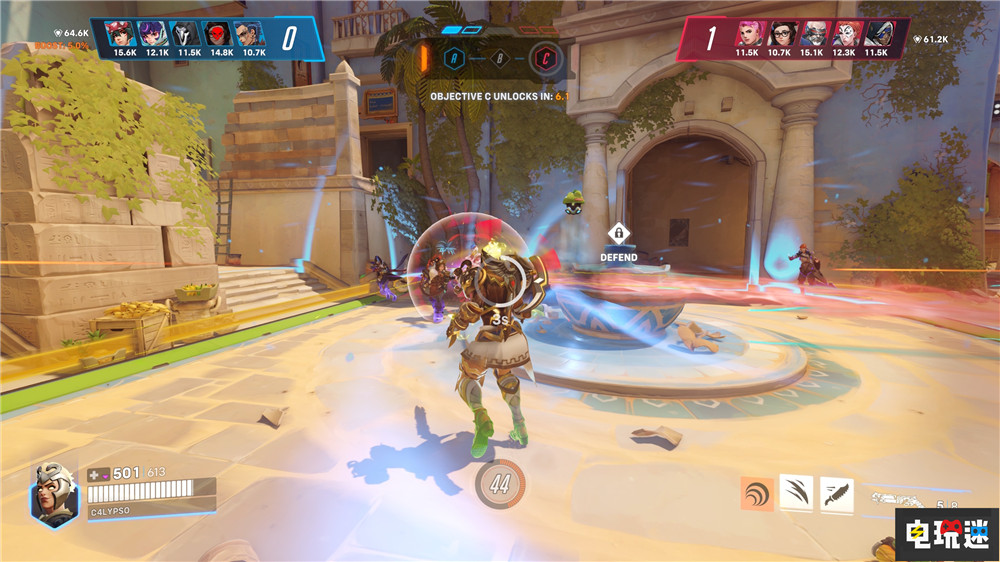The width and height of the screenshot is (1000, 562).
Task: Select blue teammate portrait with 10.7K
Action: (x=253, y=34)
